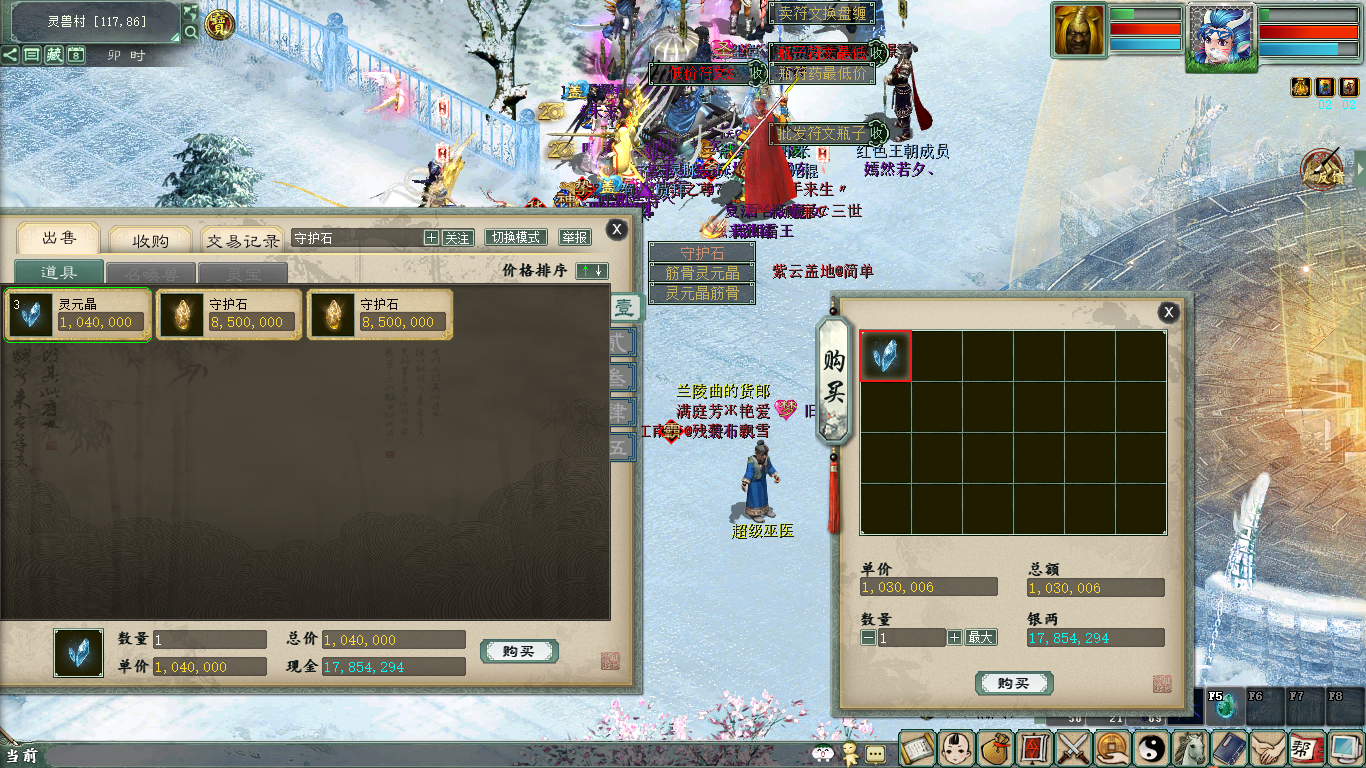Toggle the 价格排序 price sort arrows

pyautogui.click(x=592, y=271)
